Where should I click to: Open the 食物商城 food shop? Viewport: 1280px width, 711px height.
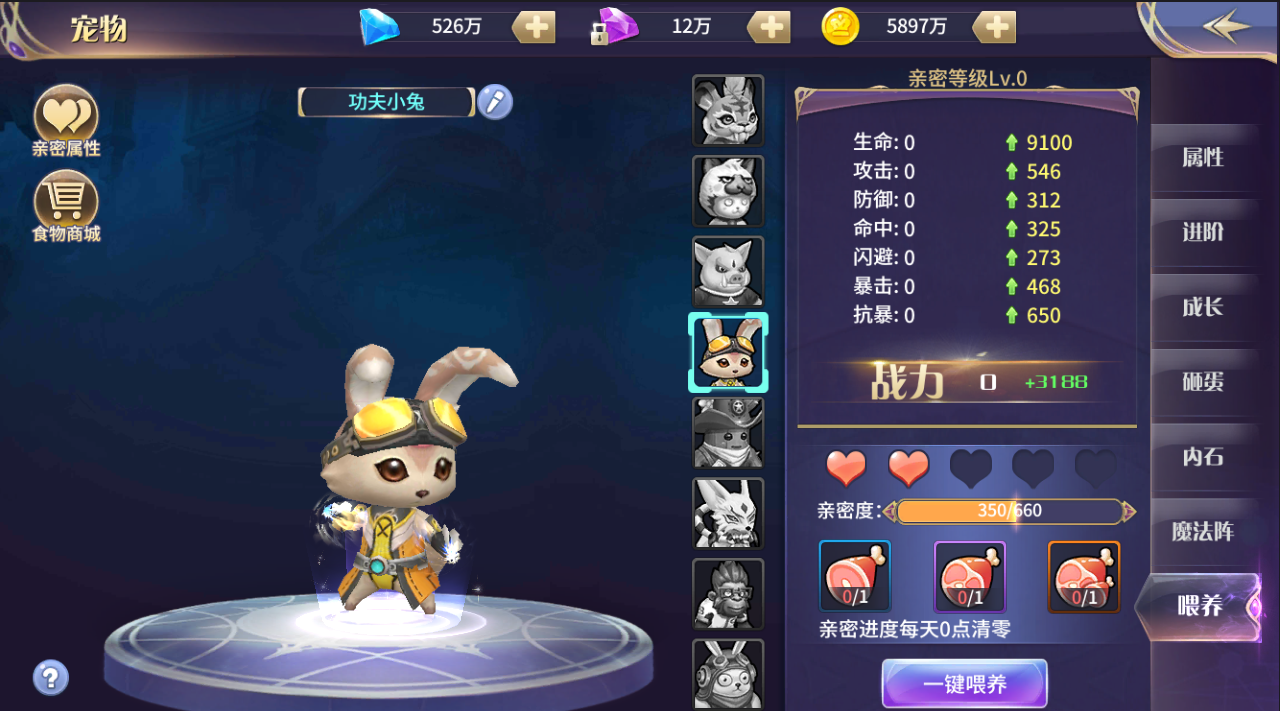pyautogui.click(x=66, y=205)
